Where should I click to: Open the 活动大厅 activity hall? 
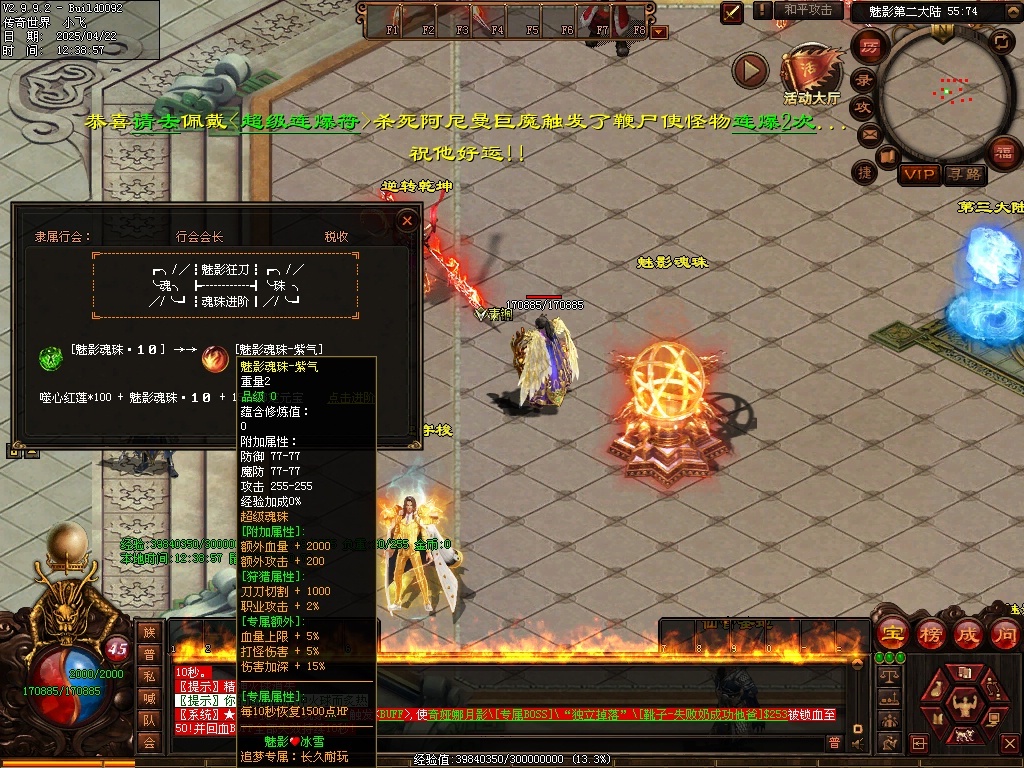[x=811, y=72]
